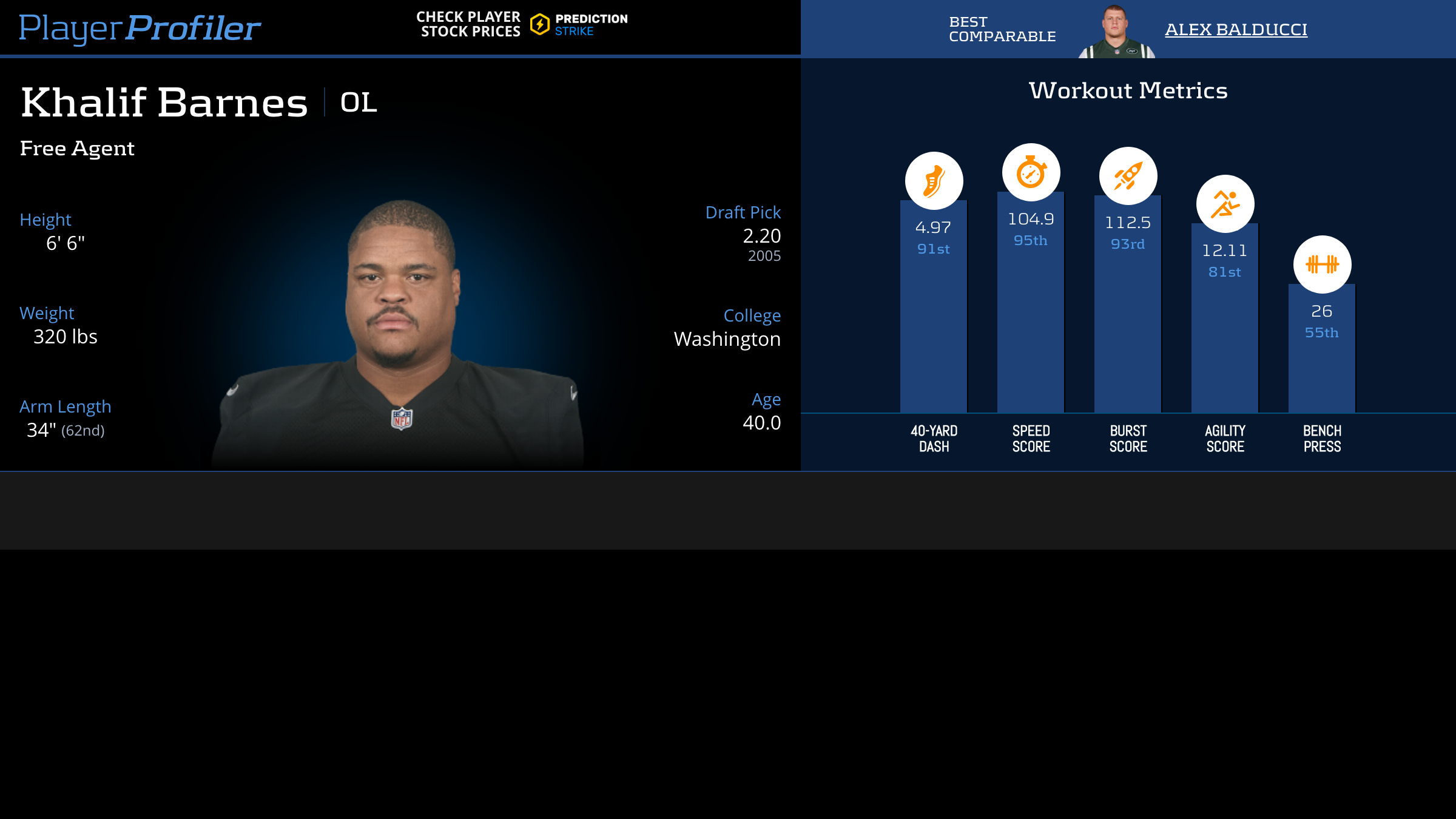Image resolution: width=1456 pixels, height=819 pixels.
Task: Click the Bench Press barbell icon
Action: [x=1322, y=265]
